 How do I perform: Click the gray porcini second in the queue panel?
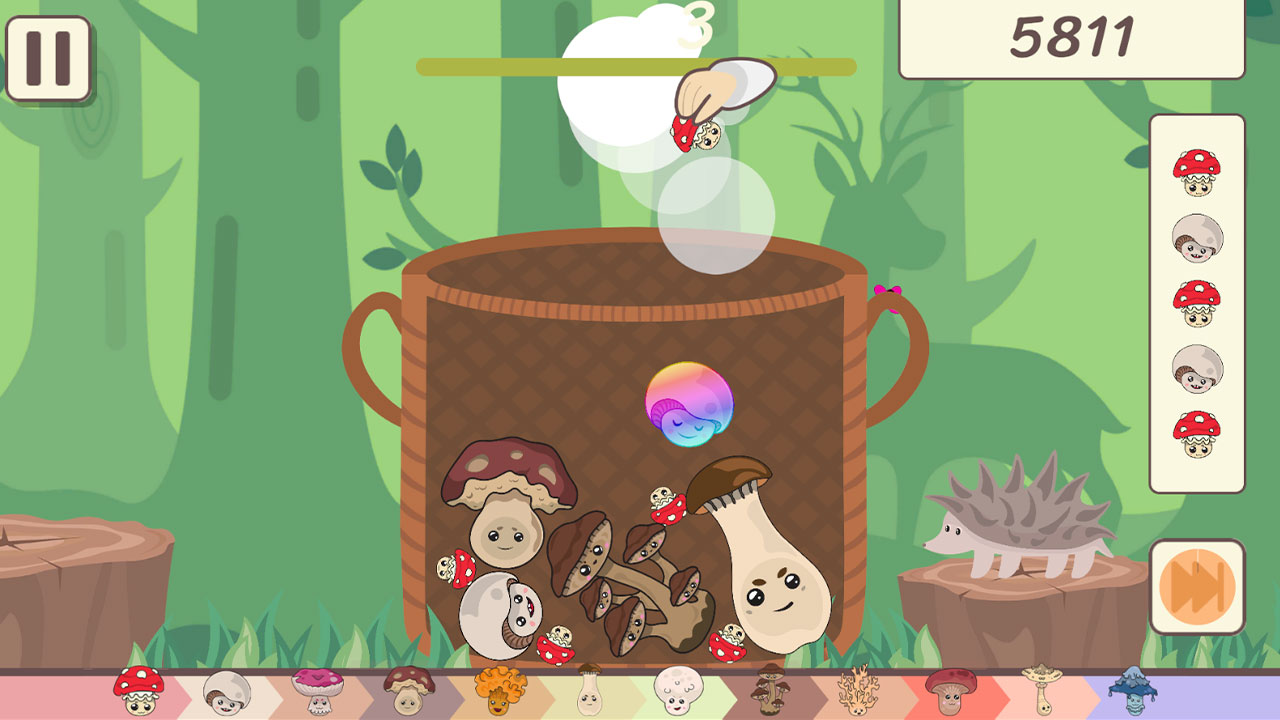pyautogui.click(x=1197, y=237)
